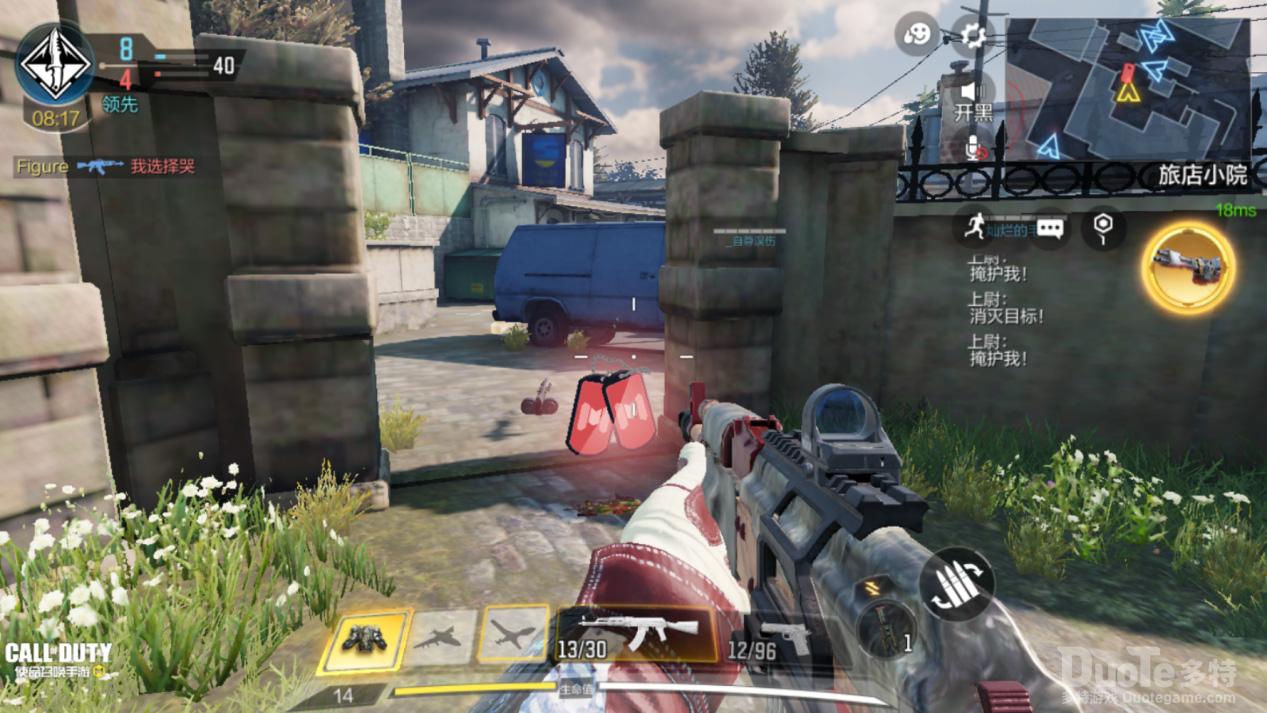Toggle the microphone mute icon

[x=974, y=148]
